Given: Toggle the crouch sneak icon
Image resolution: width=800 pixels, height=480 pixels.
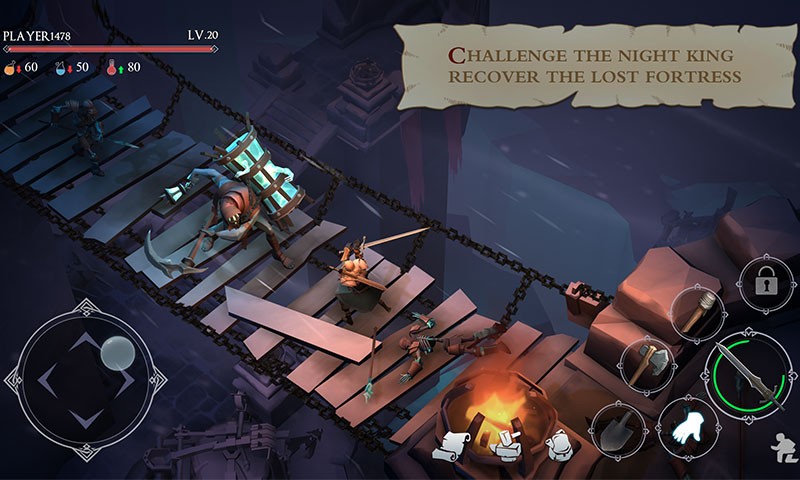Looking at the screenshot, I should tap(783, 446).
